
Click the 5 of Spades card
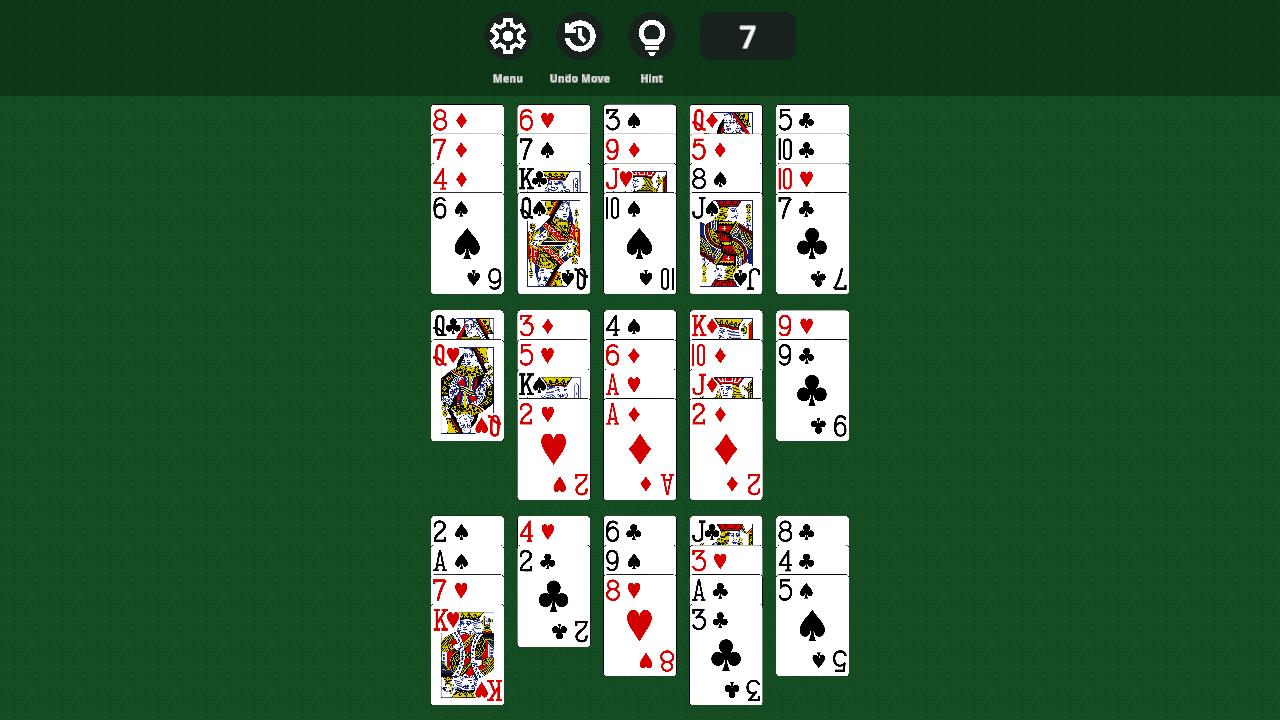(811, 625)
